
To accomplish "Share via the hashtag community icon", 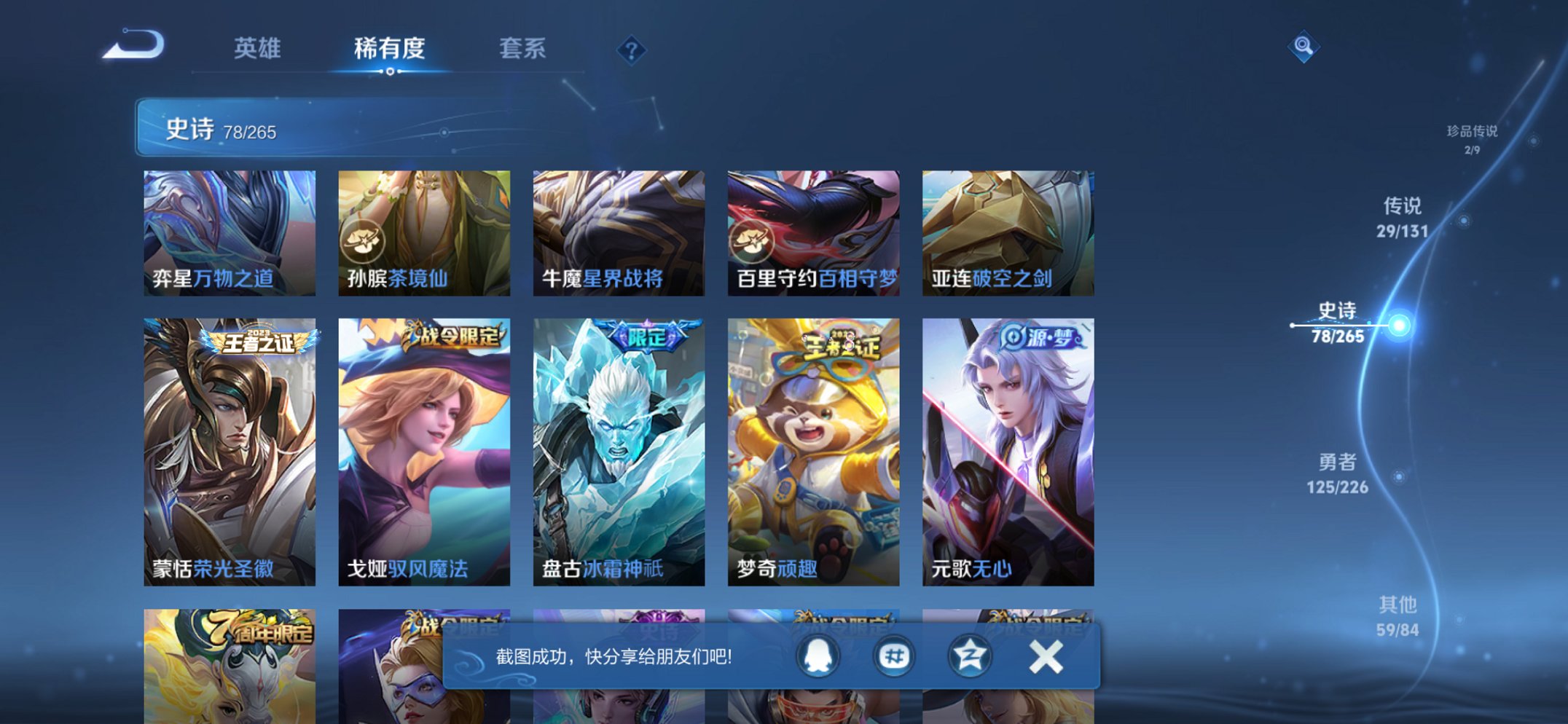I will 893,655.
